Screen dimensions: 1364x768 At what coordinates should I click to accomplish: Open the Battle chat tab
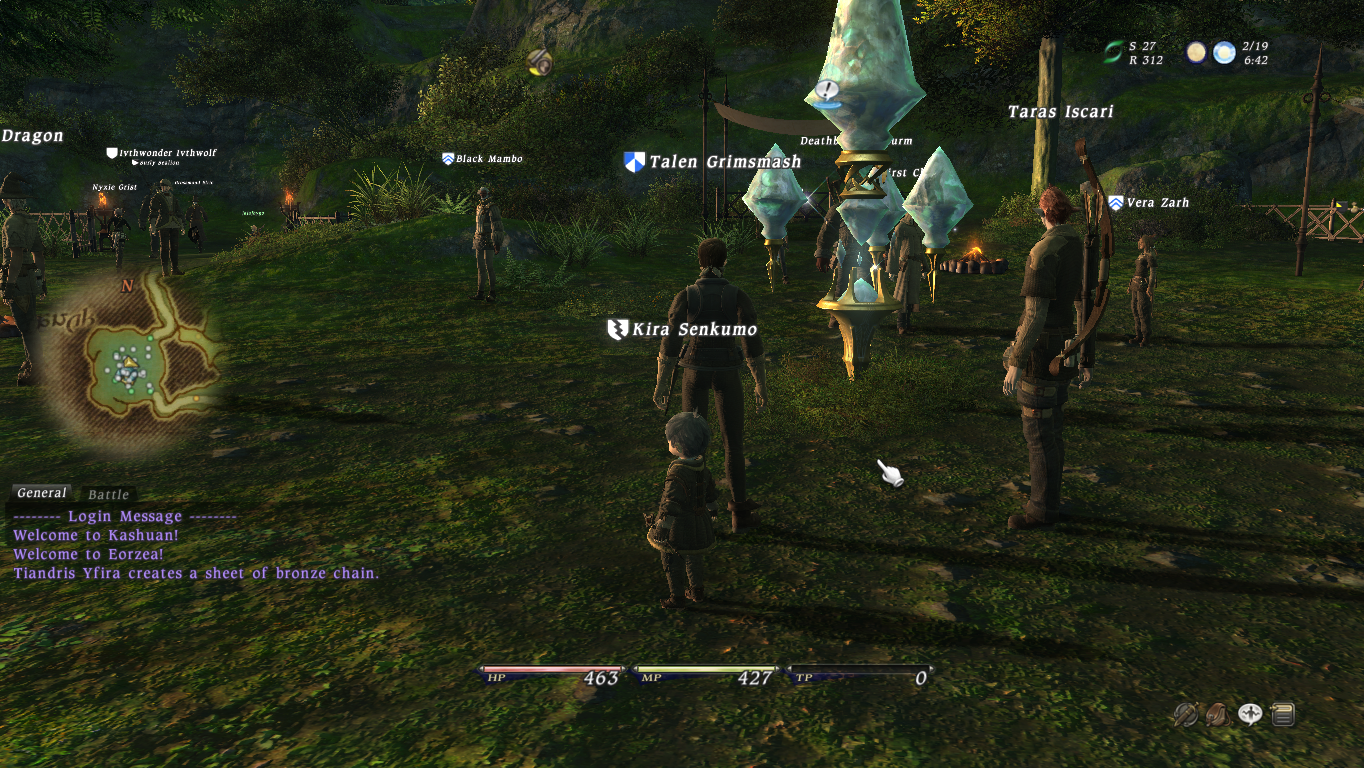(x=108, y=494)
